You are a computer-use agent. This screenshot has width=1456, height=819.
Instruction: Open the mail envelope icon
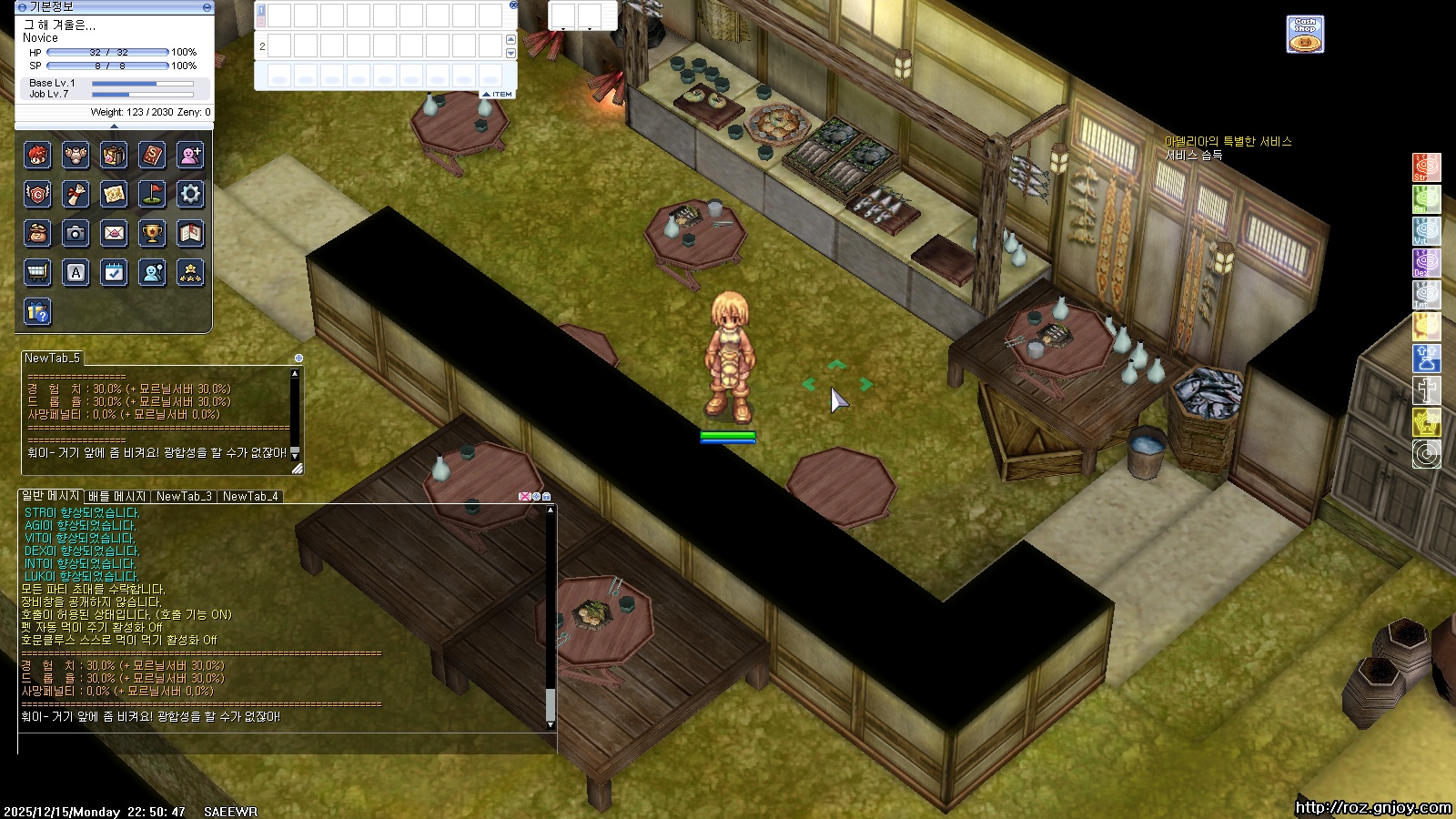(x=114, y=233)
